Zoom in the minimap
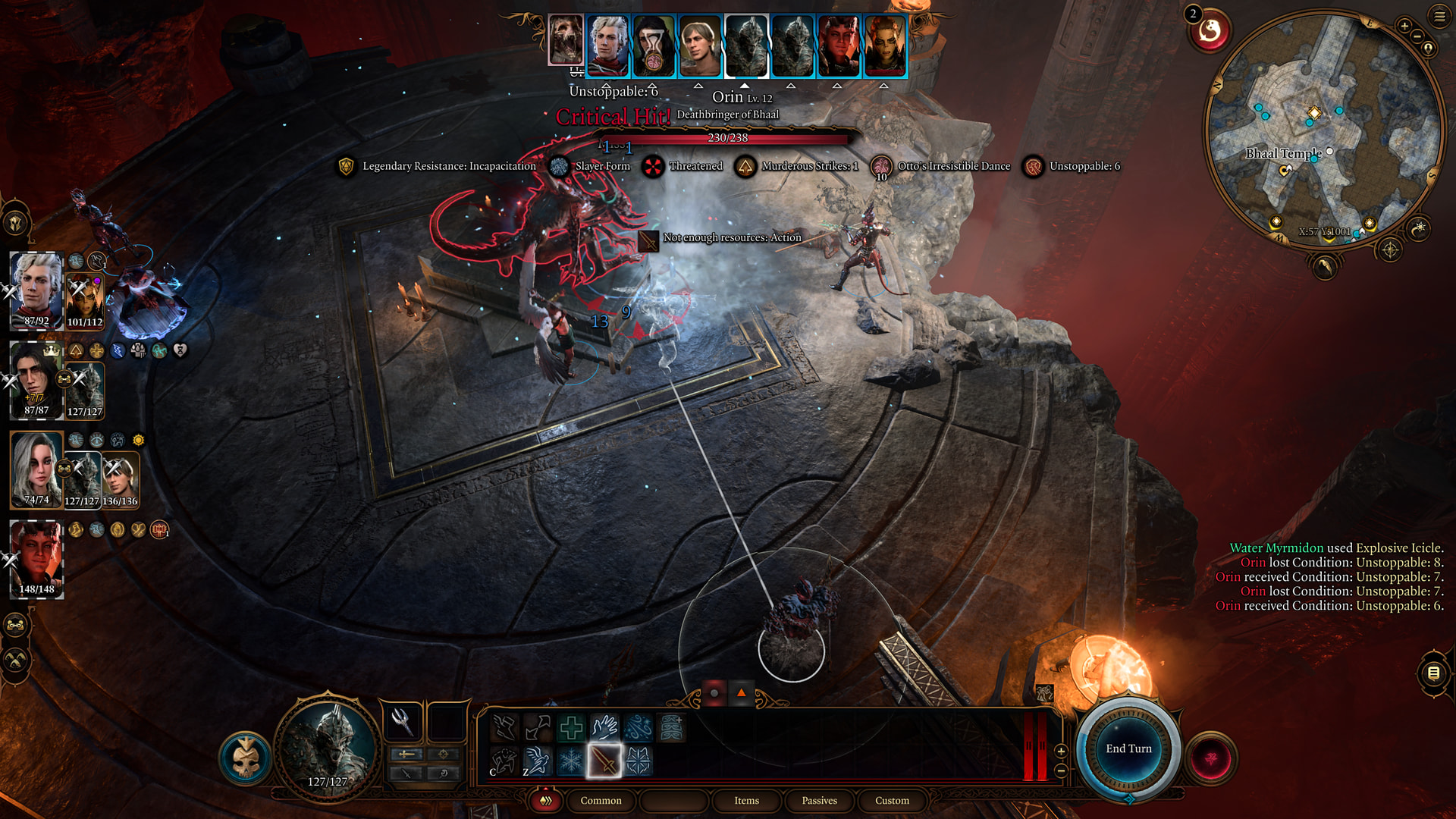This screenshot has height=819, width=1456. (1404, 26)
